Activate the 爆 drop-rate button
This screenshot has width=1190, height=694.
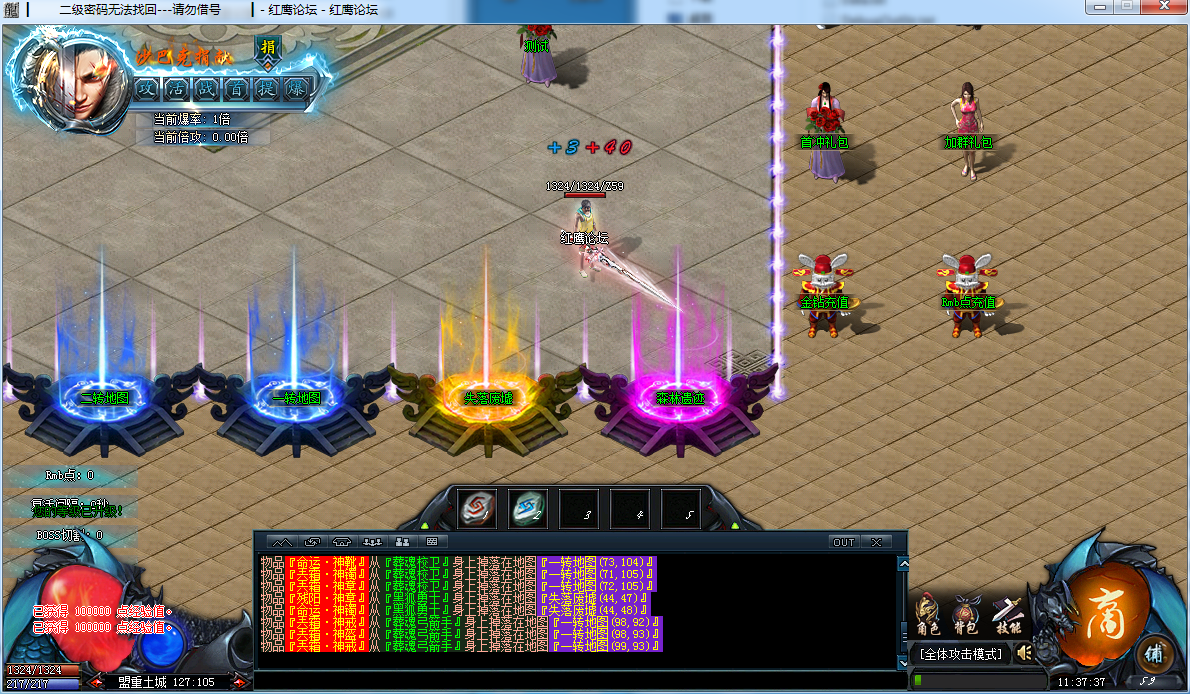(296, 88)
